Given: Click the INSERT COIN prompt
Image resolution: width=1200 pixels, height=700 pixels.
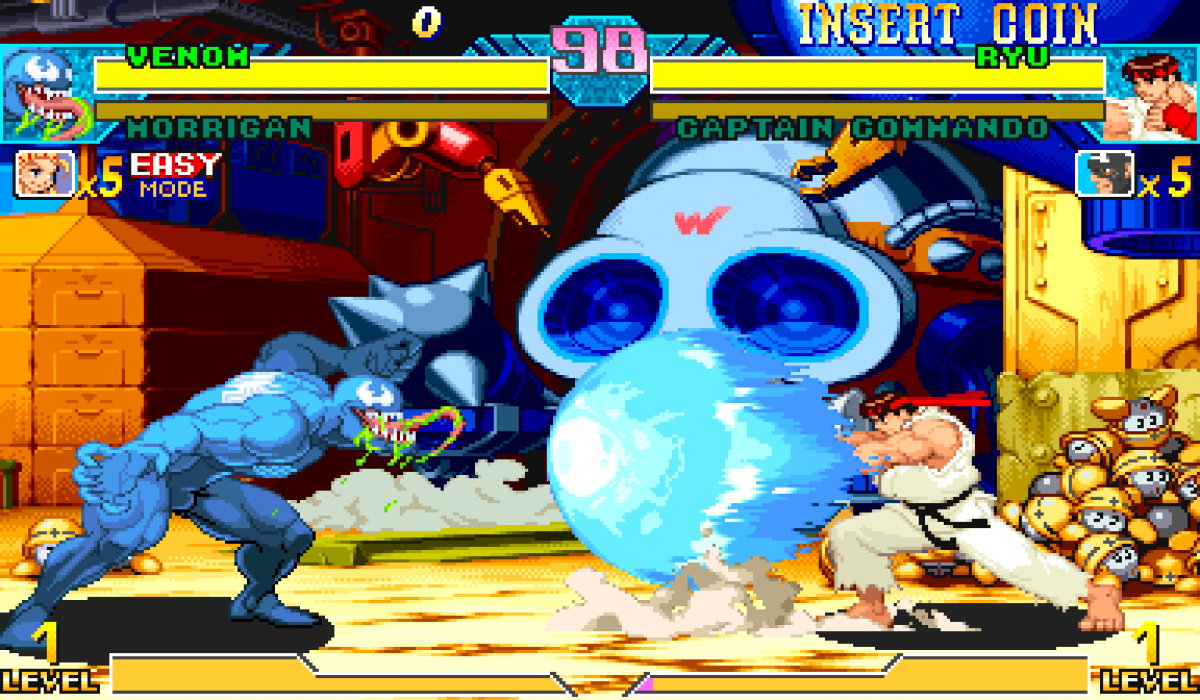Looking at the screenshot, I should (946, 24).
